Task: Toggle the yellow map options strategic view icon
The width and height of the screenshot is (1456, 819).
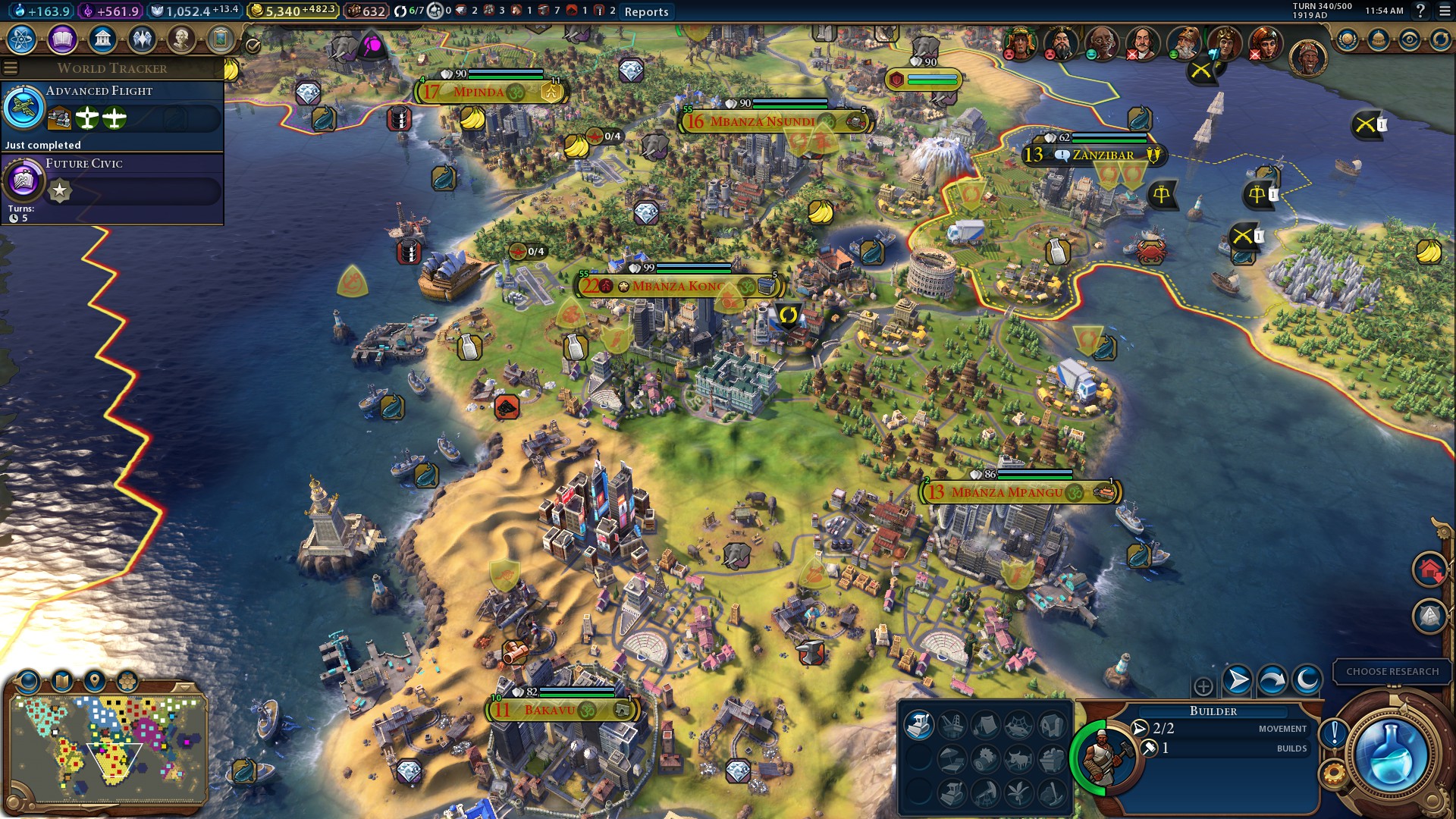Action: (62, 680)
